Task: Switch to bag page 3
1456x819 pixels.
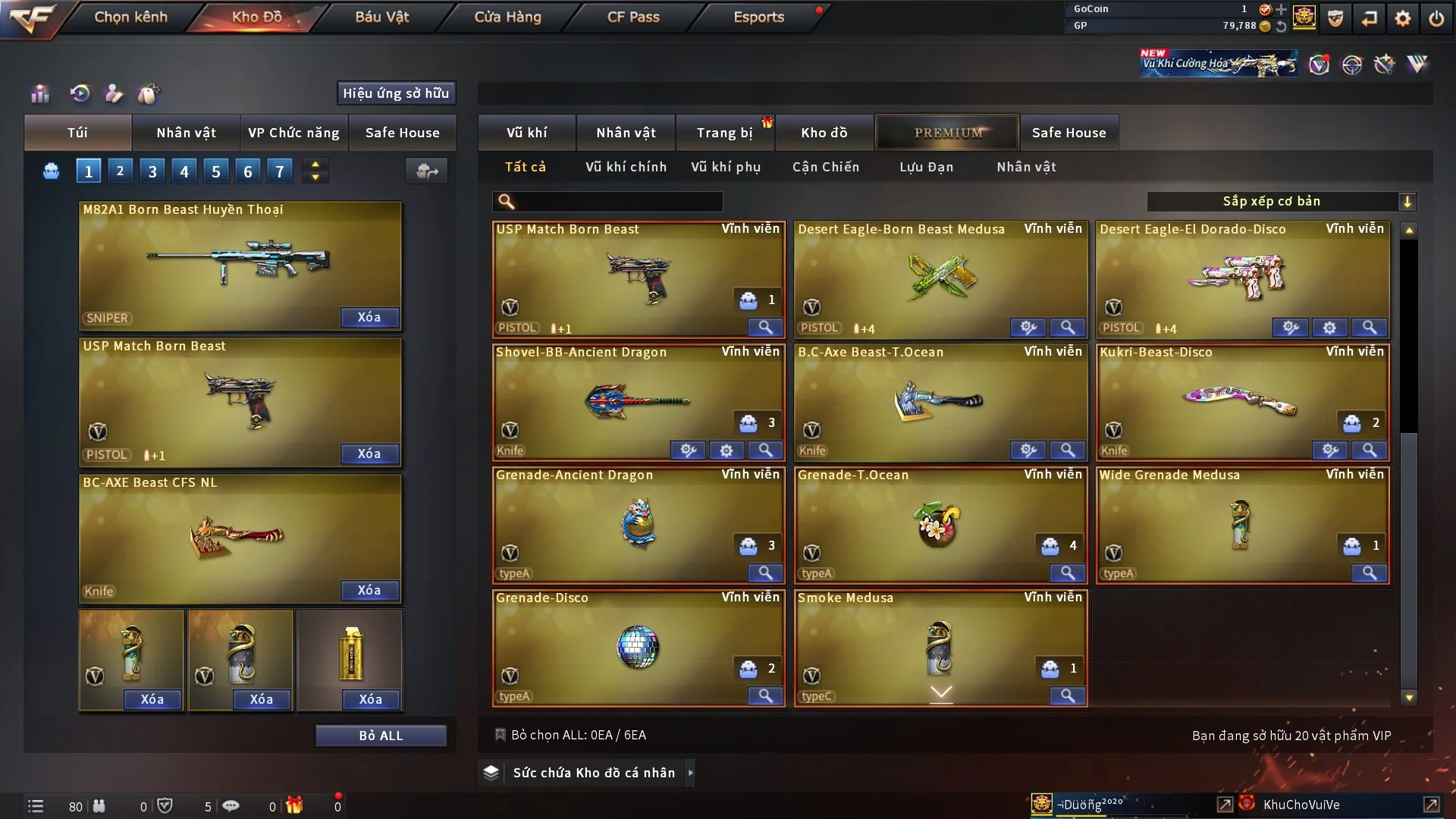Action: pyautogui.click(x=152, y=171)
